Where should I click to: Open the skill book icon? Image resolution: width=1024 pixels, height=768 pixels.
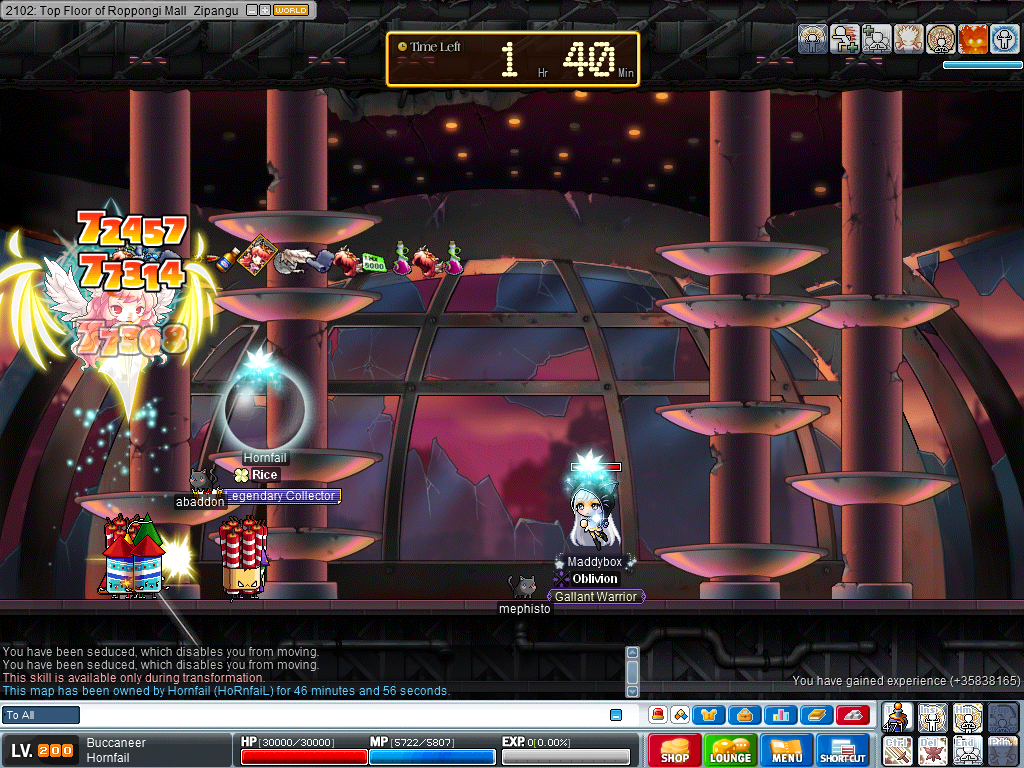click(816, 715)
